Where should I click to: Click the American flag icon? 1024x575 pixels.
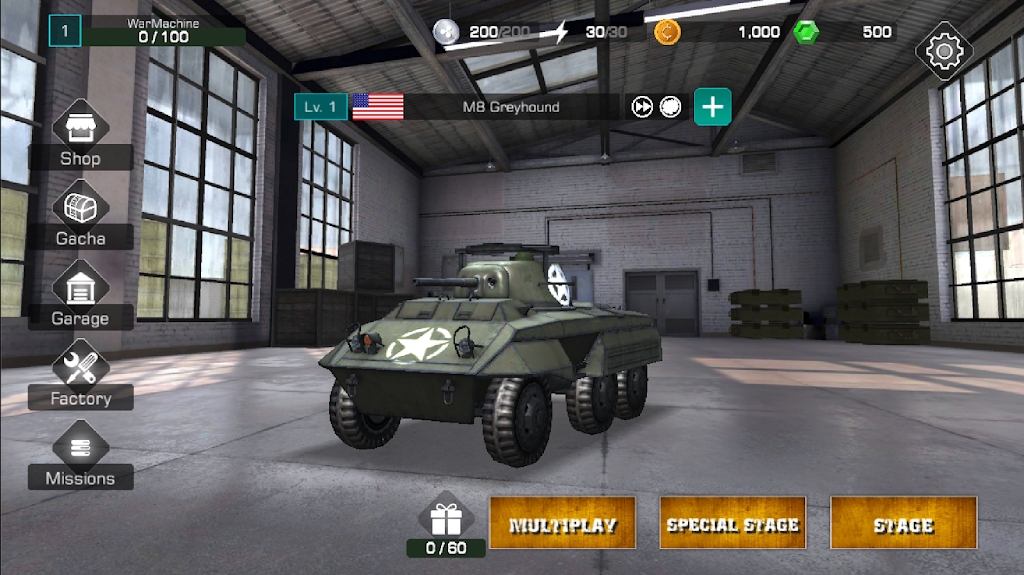pos(378,107)
